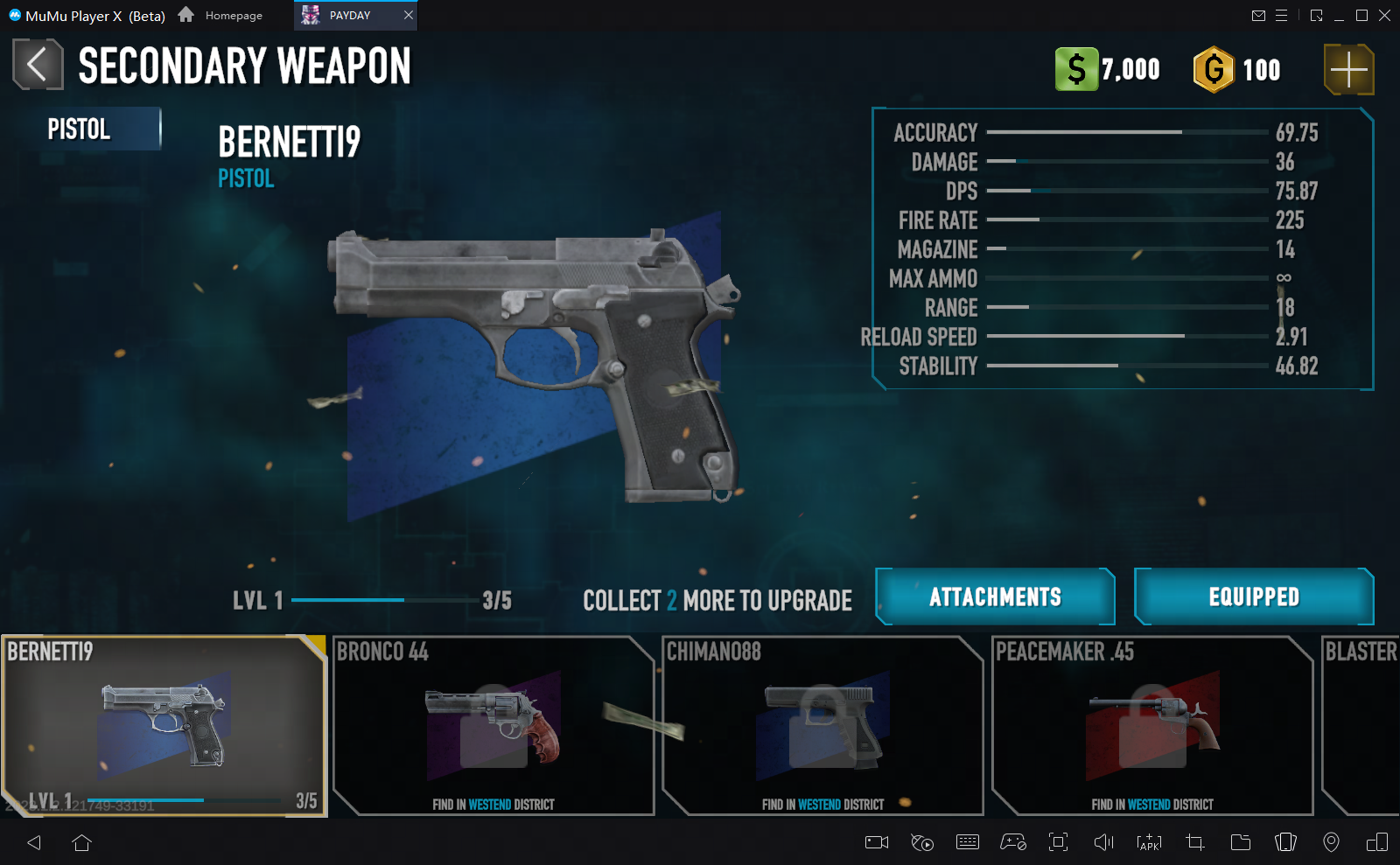Open keyboard mapping settings icon

coord(968,842)
